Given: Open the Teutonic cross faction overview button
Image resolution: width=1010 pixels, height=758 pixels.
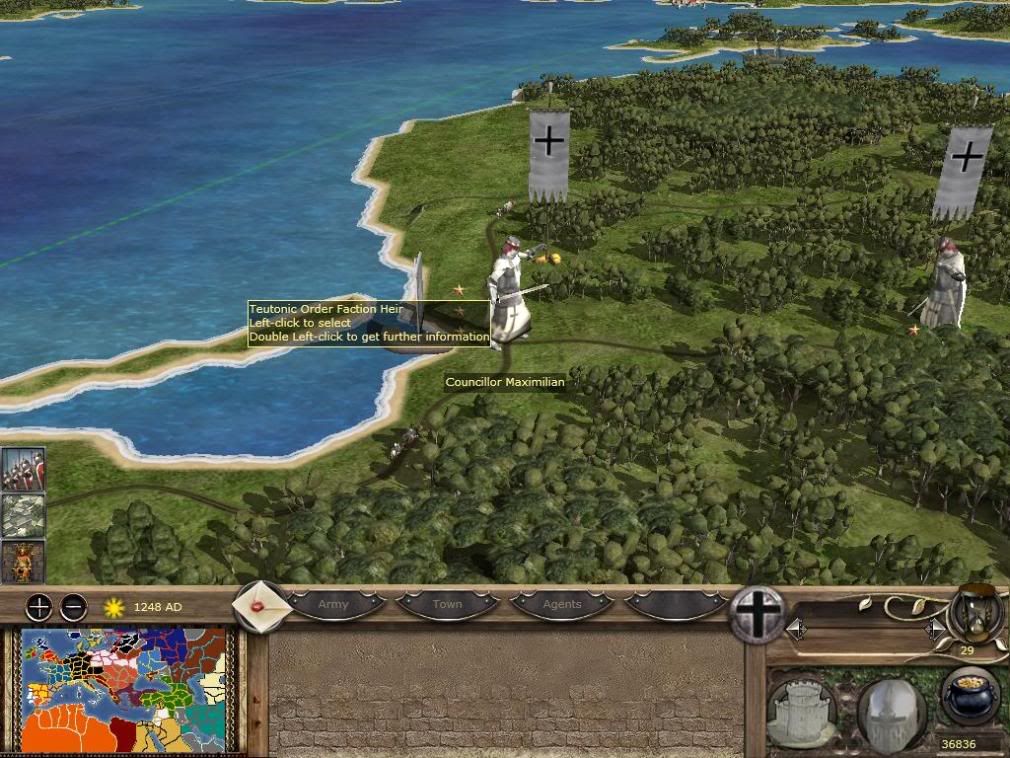Looking at the screenshot, I should click(x=758, y=613).
